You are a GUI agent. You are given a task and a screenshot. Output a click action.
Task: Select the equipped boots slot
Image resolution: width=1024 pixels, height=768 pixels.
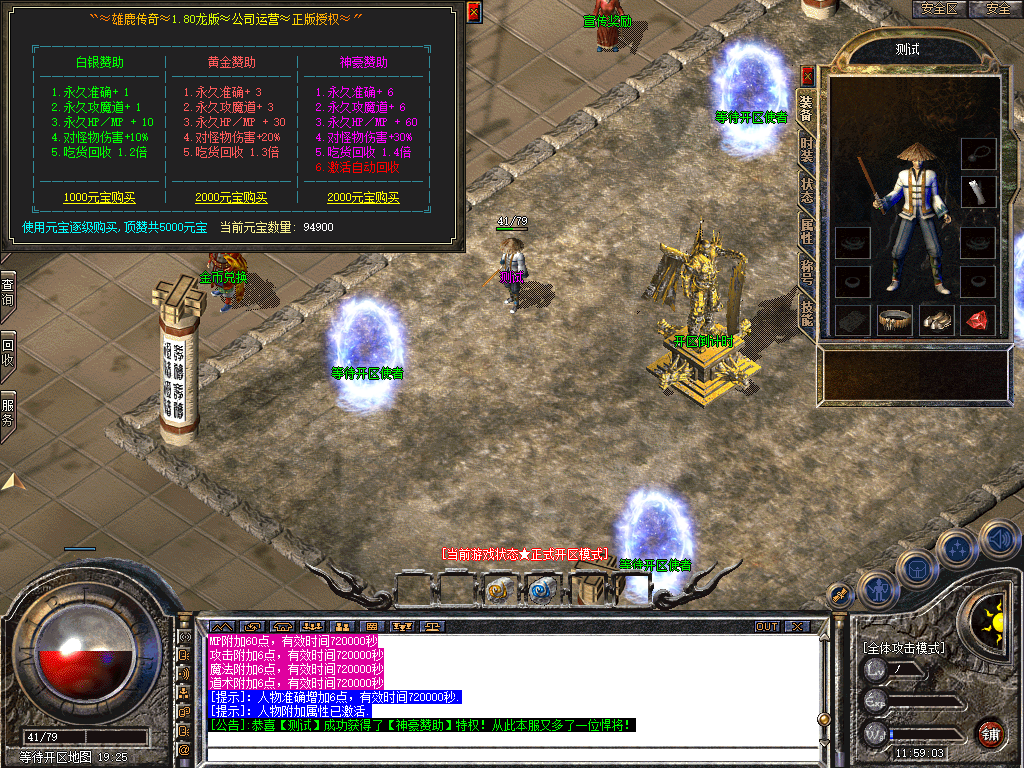point(937,320)
